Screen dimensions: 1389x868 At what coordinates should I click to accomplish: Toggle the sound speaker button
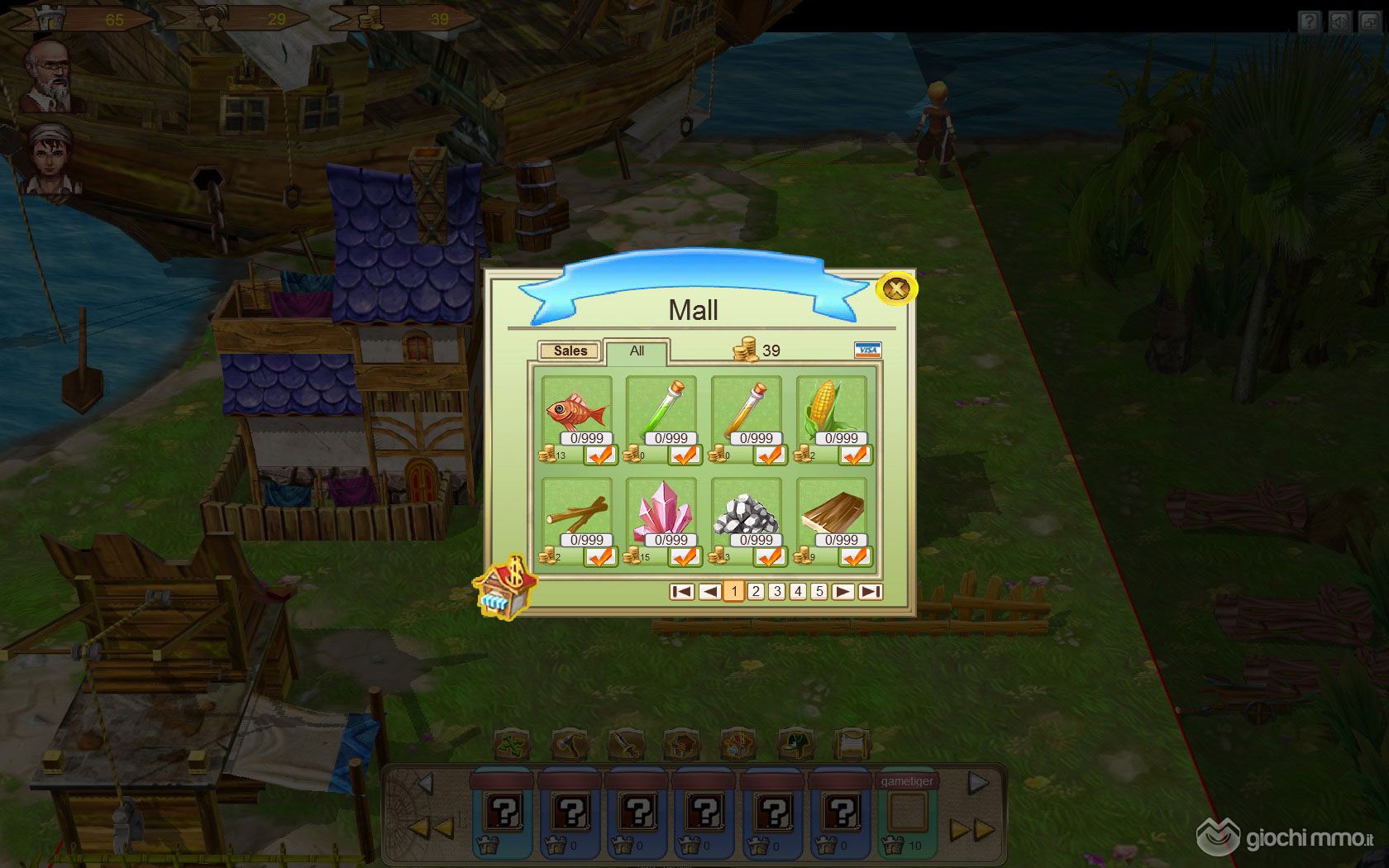(x=1339, y=21)
